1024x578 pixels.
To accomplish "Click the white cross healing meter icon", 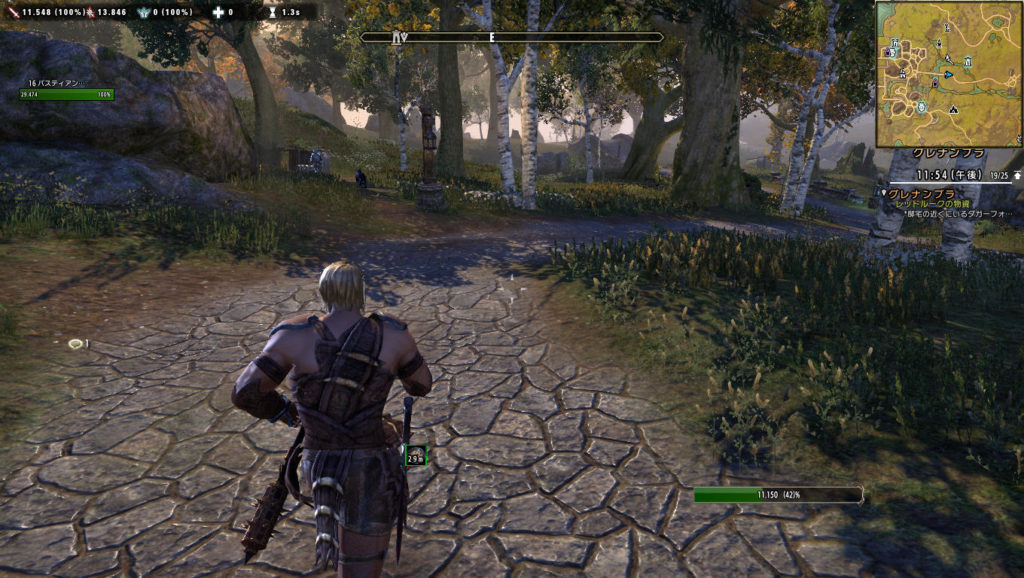I will [218, 12].
